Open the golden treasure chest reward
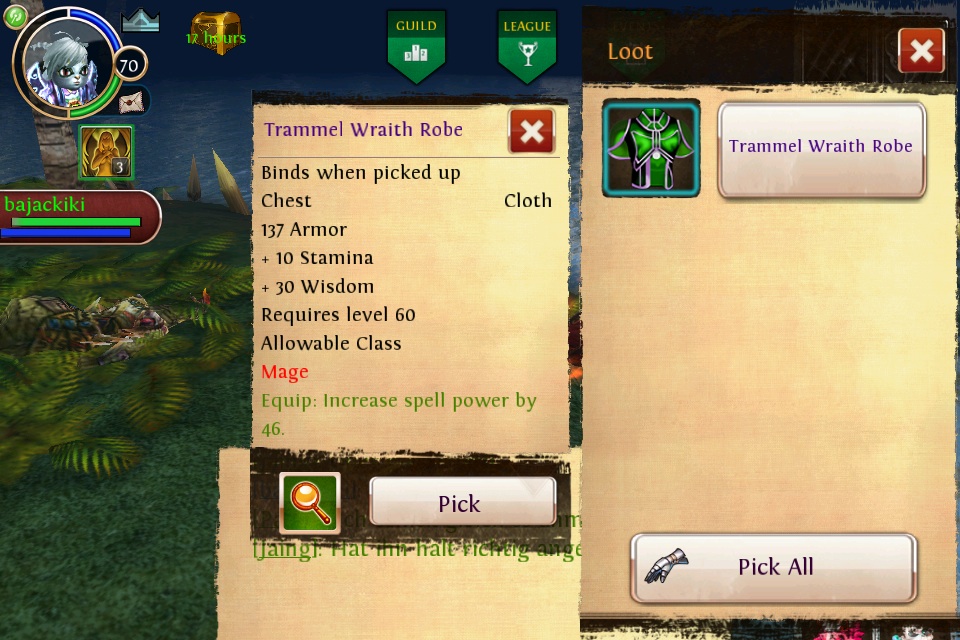 click(216, 32)
